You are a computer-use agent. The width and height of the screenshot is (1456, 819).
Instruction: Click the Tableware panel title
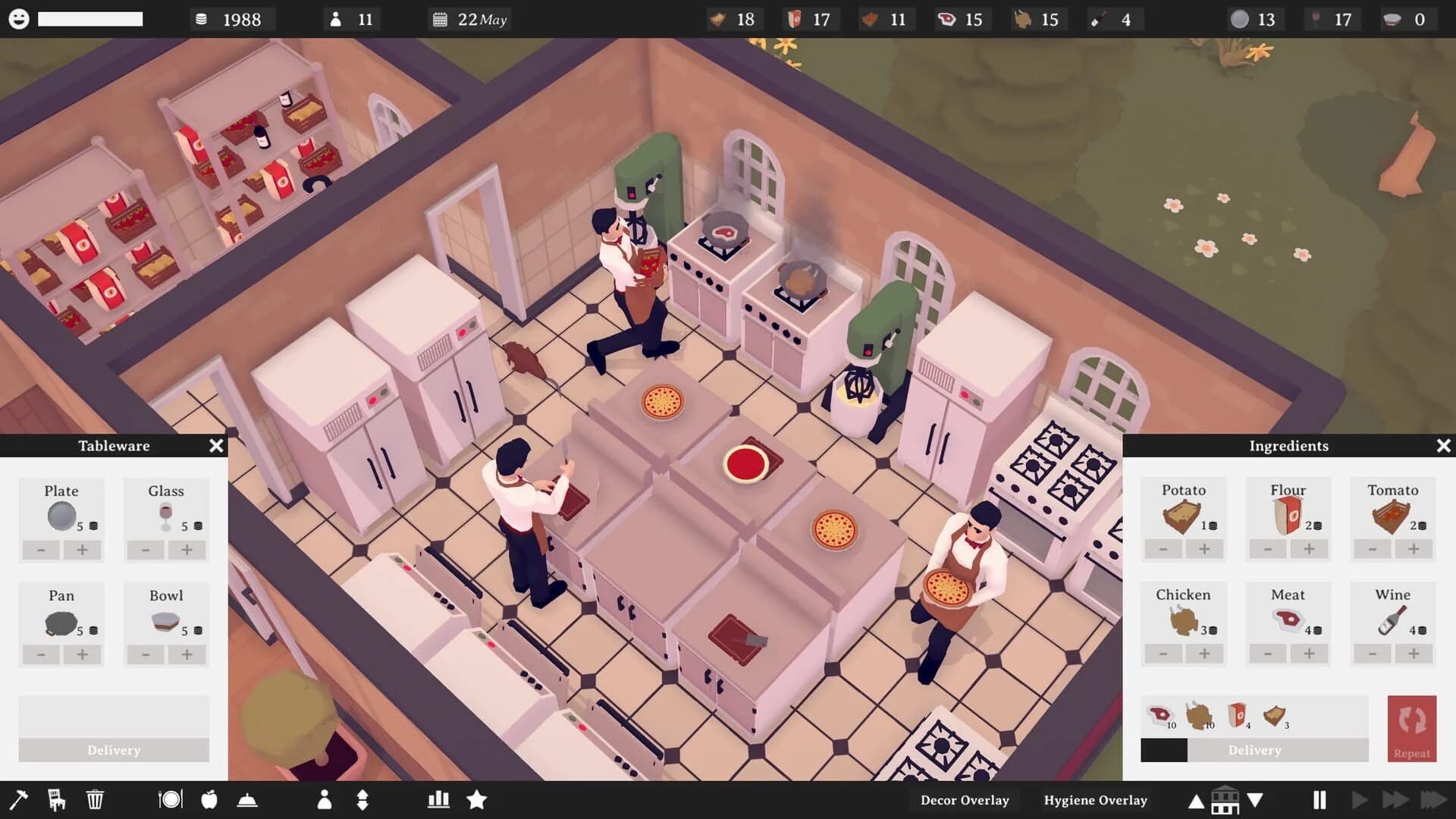tap(114, 446)
